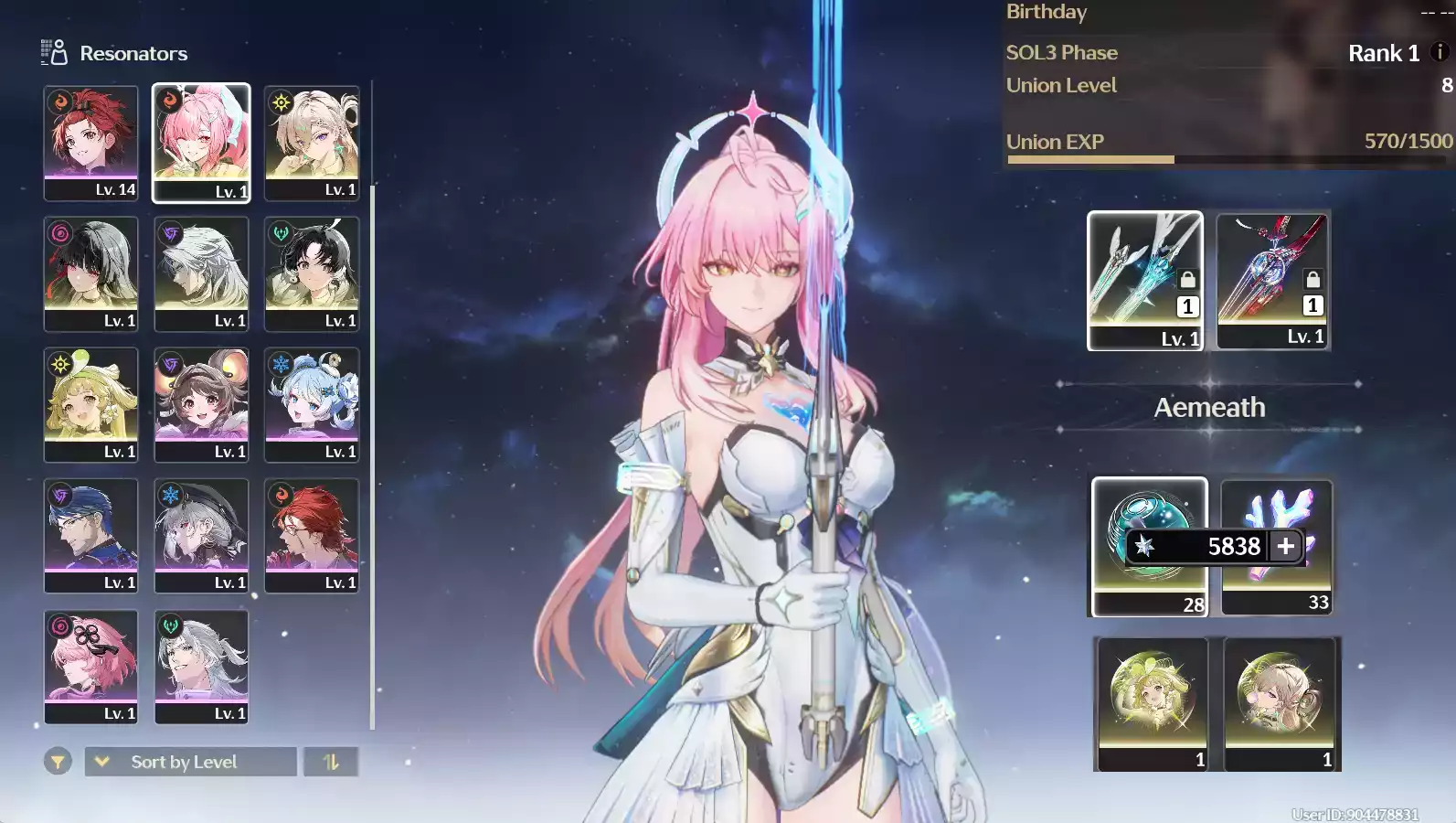Select the filter funnel icon

(x=57, y=761)
